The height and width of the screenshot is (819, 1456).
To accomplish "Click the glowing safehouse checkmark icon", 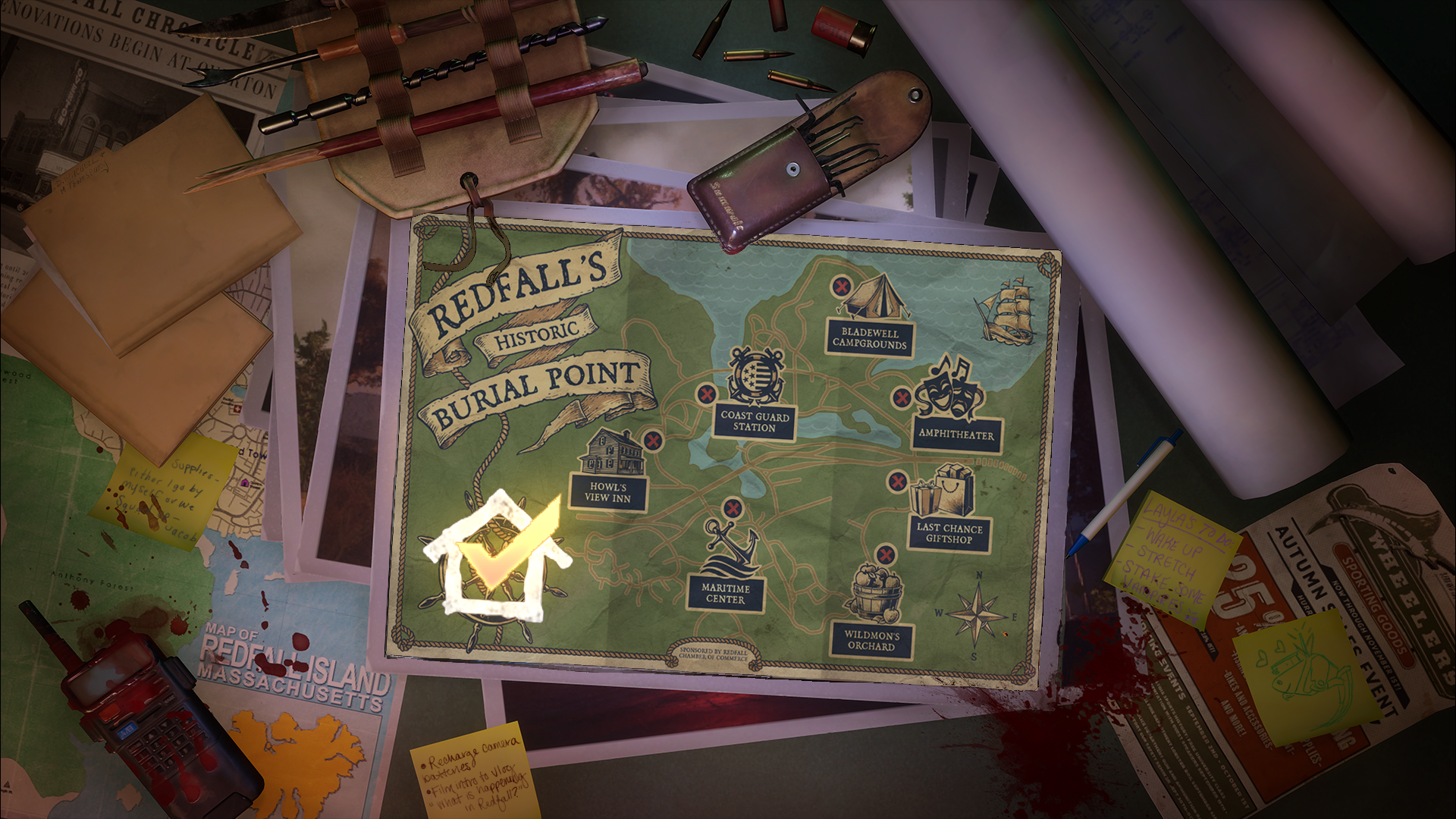I will pos(498,555).
